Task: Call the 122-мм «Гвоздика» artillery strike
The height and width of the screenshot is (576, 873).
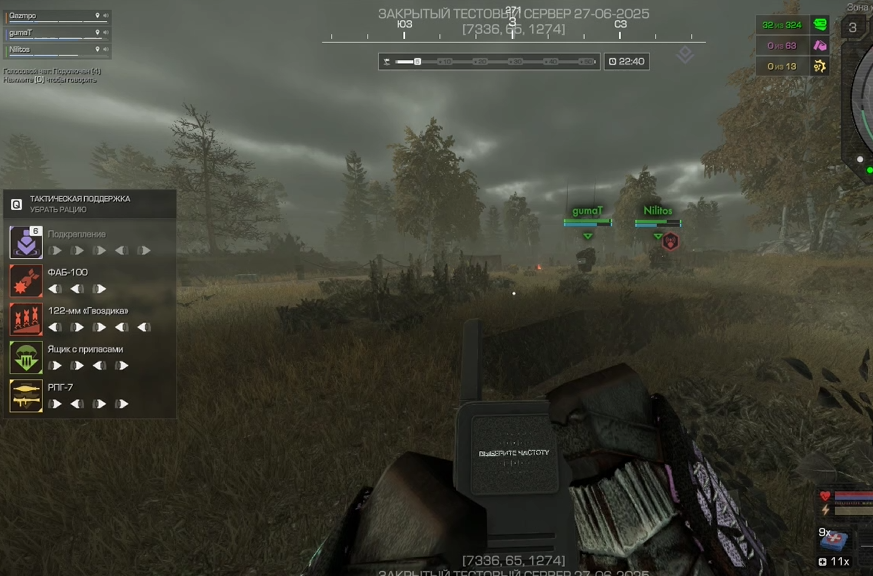Action: 25,319
